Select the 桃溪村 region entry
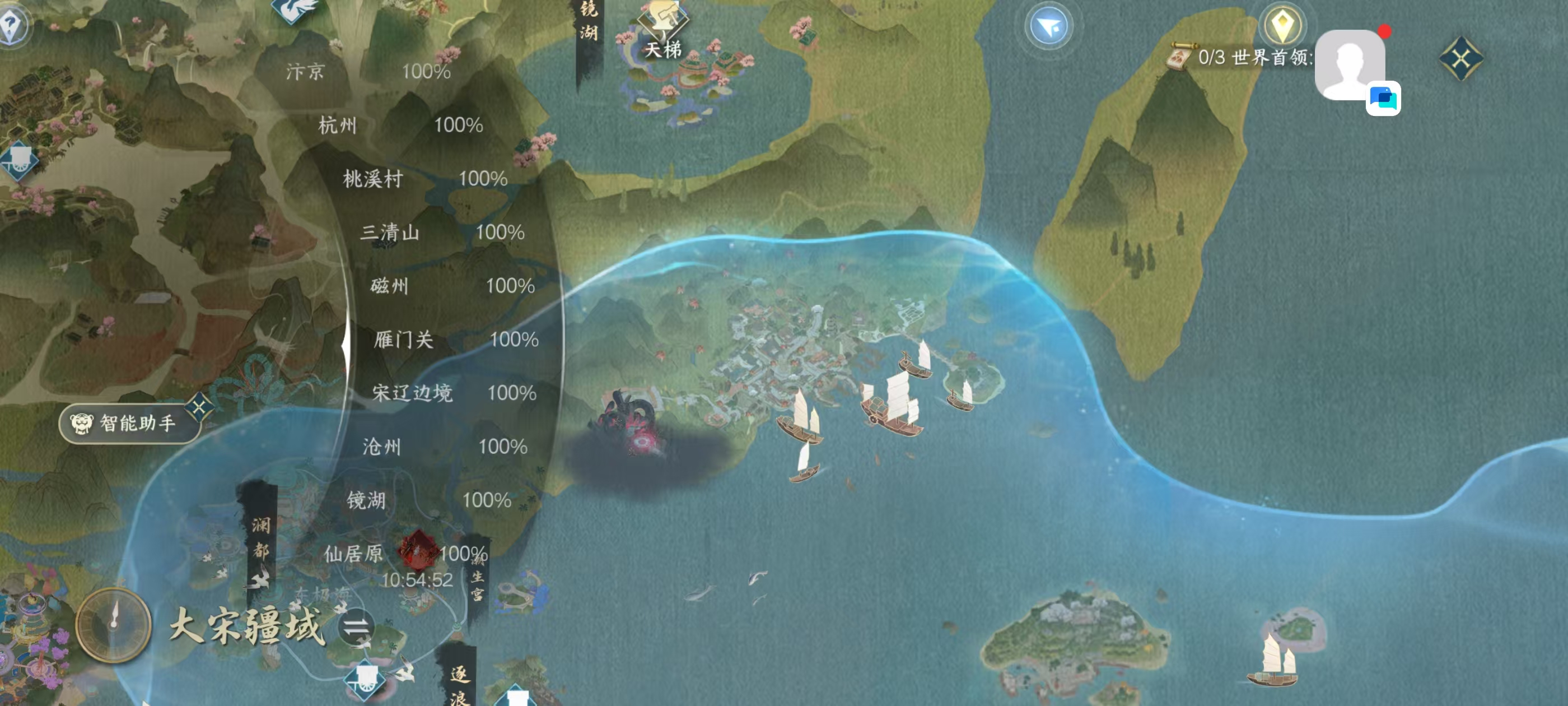 pos(372,179)
